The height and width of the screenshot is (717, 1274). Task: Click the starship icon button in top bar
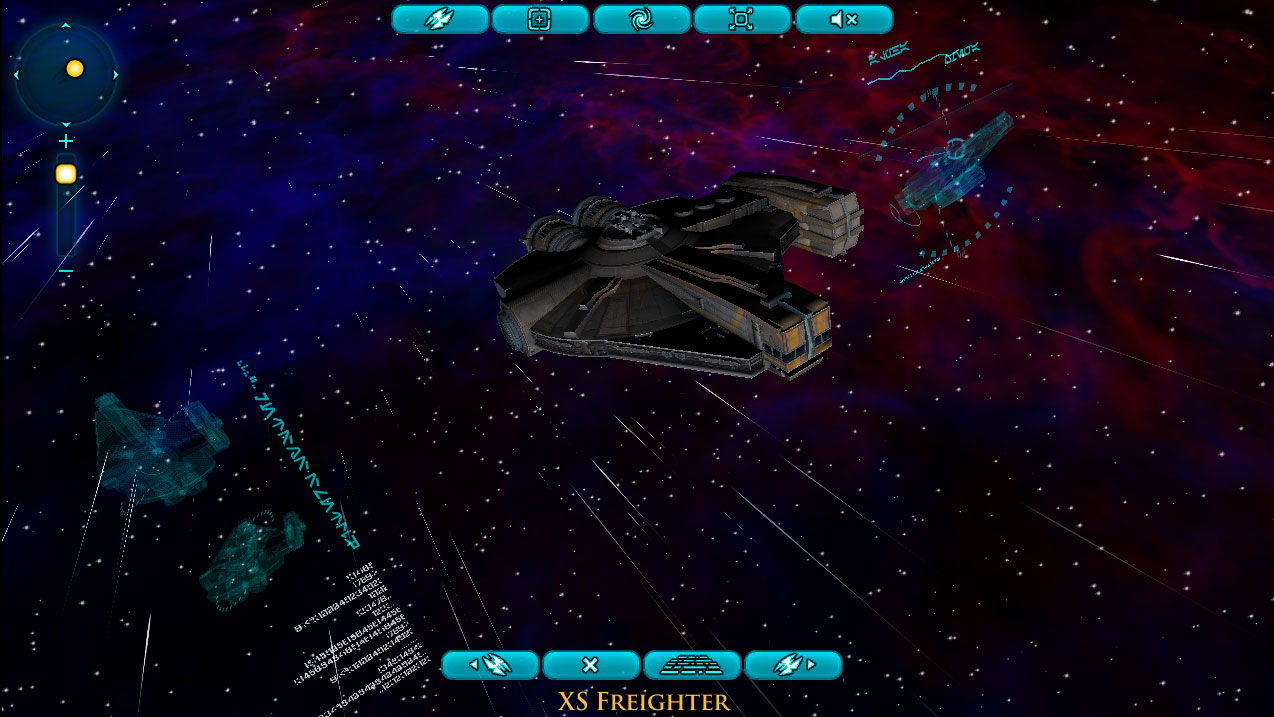click(439, 19)
